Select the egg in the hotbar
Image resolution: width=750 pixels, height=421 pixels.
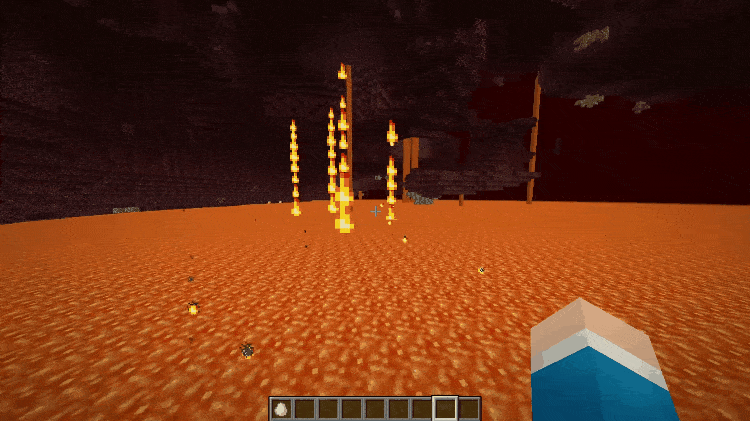[281, 408]
